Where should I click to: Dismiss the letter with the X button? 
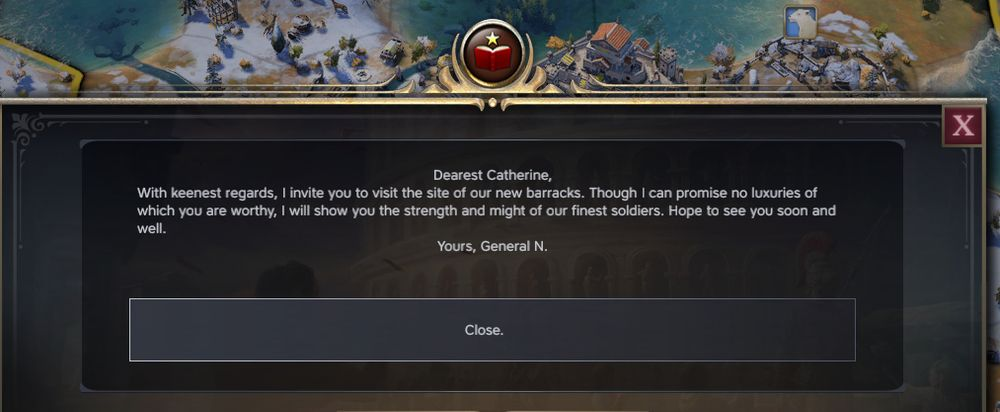tap(963, 126)
